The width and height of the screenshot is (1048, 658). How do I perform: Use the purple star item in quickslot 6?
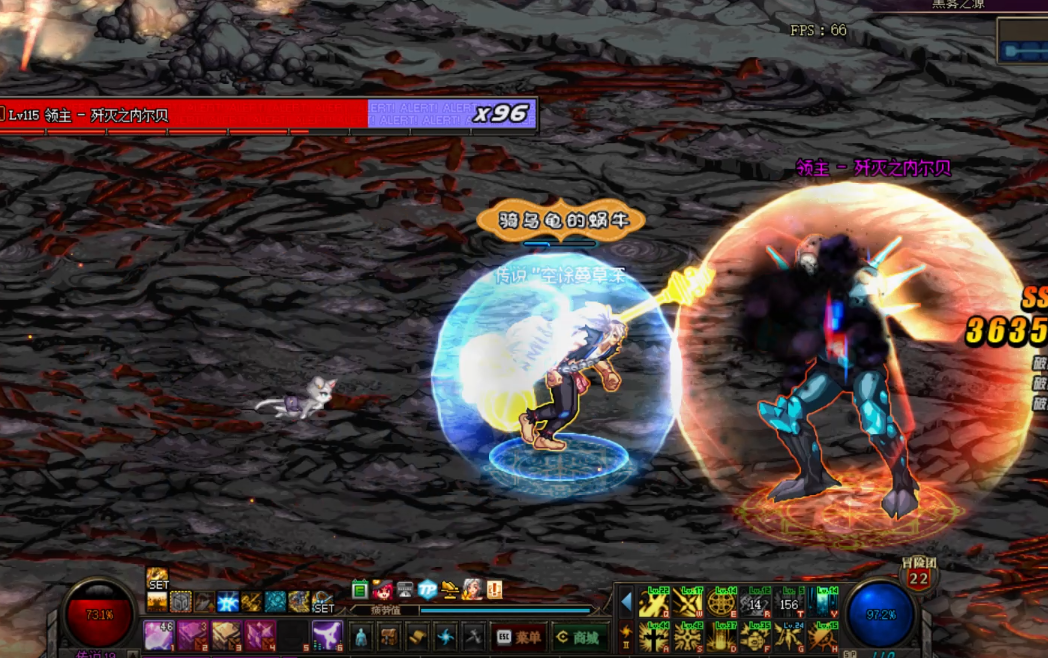[327, 635]
